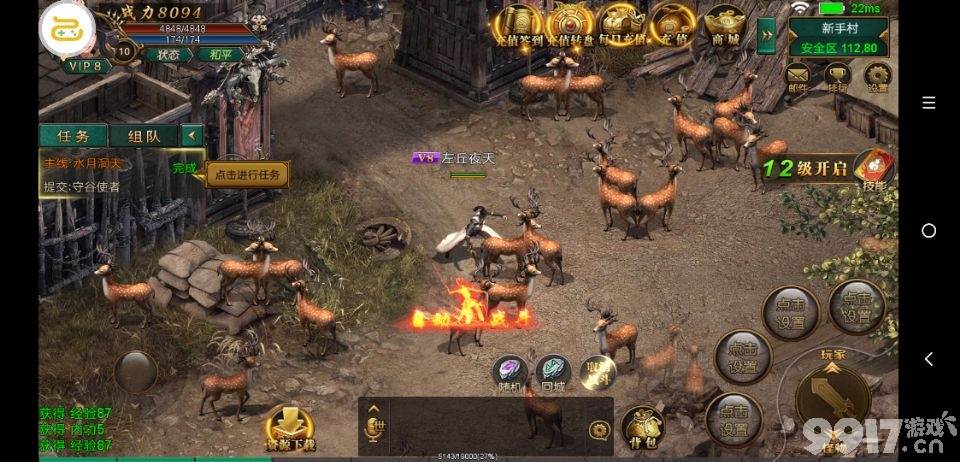Open the 邮件 mail icon
Screen dimensions: 960x462
click(x=797, y=76)
